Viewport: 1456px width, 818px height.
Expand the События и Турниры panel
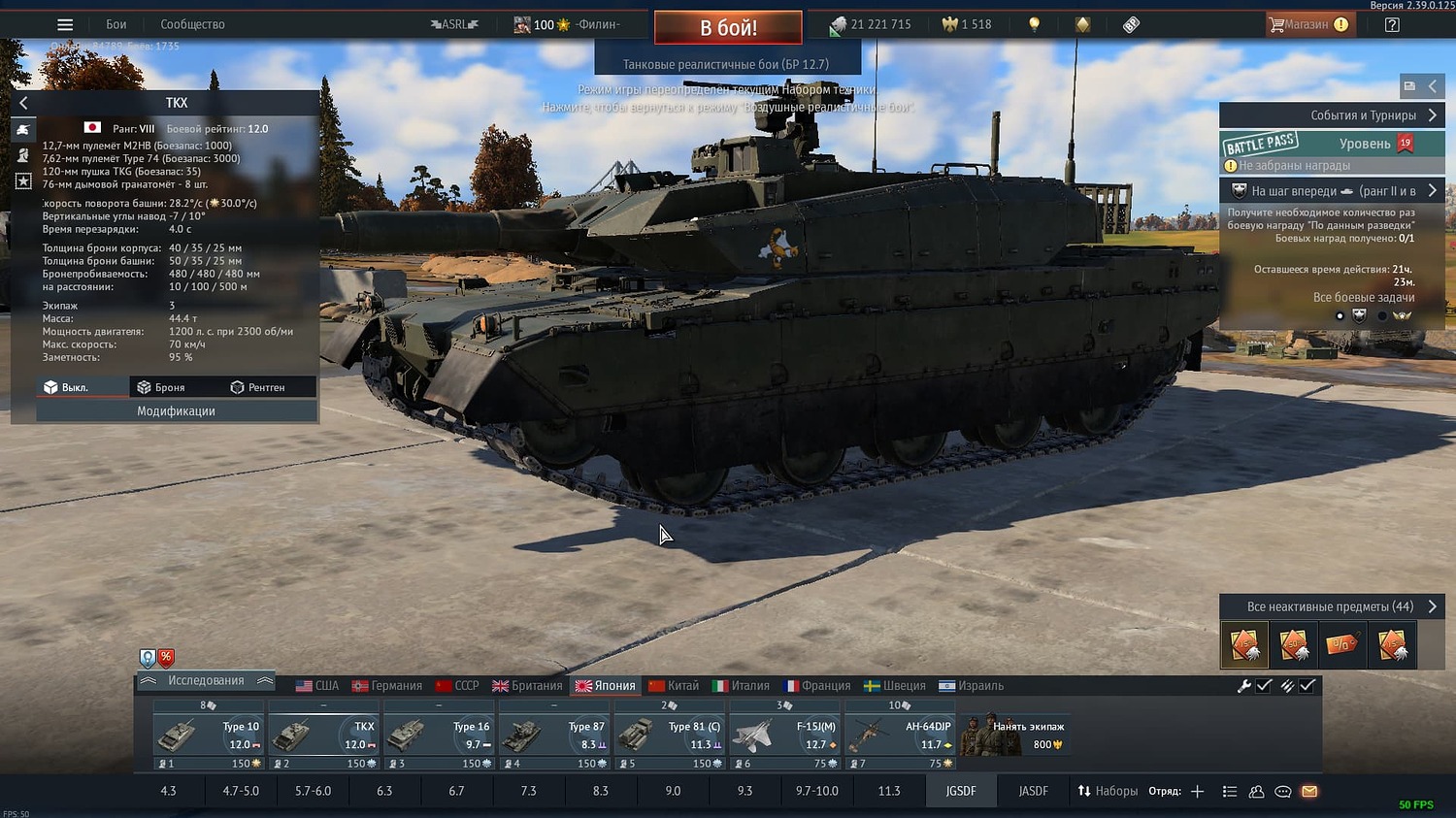click(x=1331, y=115)
